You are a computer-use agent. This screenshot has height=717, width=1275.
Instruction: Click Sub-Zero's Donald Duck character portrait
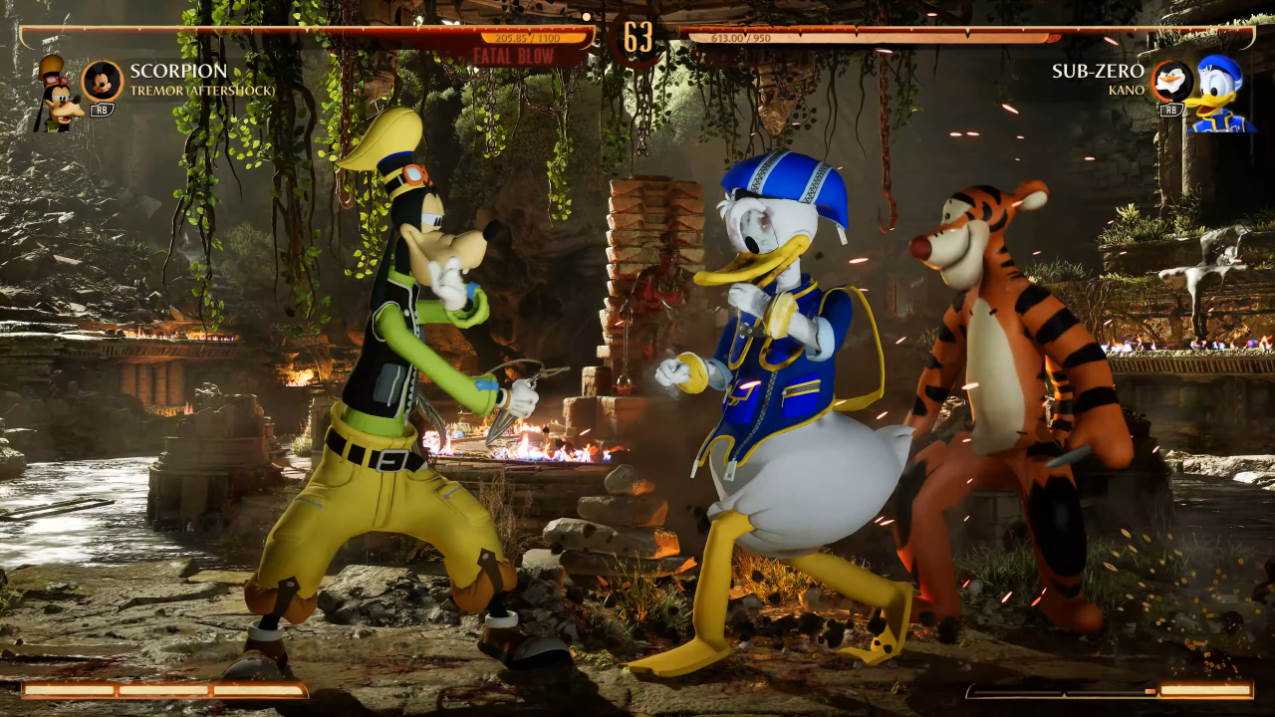click(x=1219, y=93)
